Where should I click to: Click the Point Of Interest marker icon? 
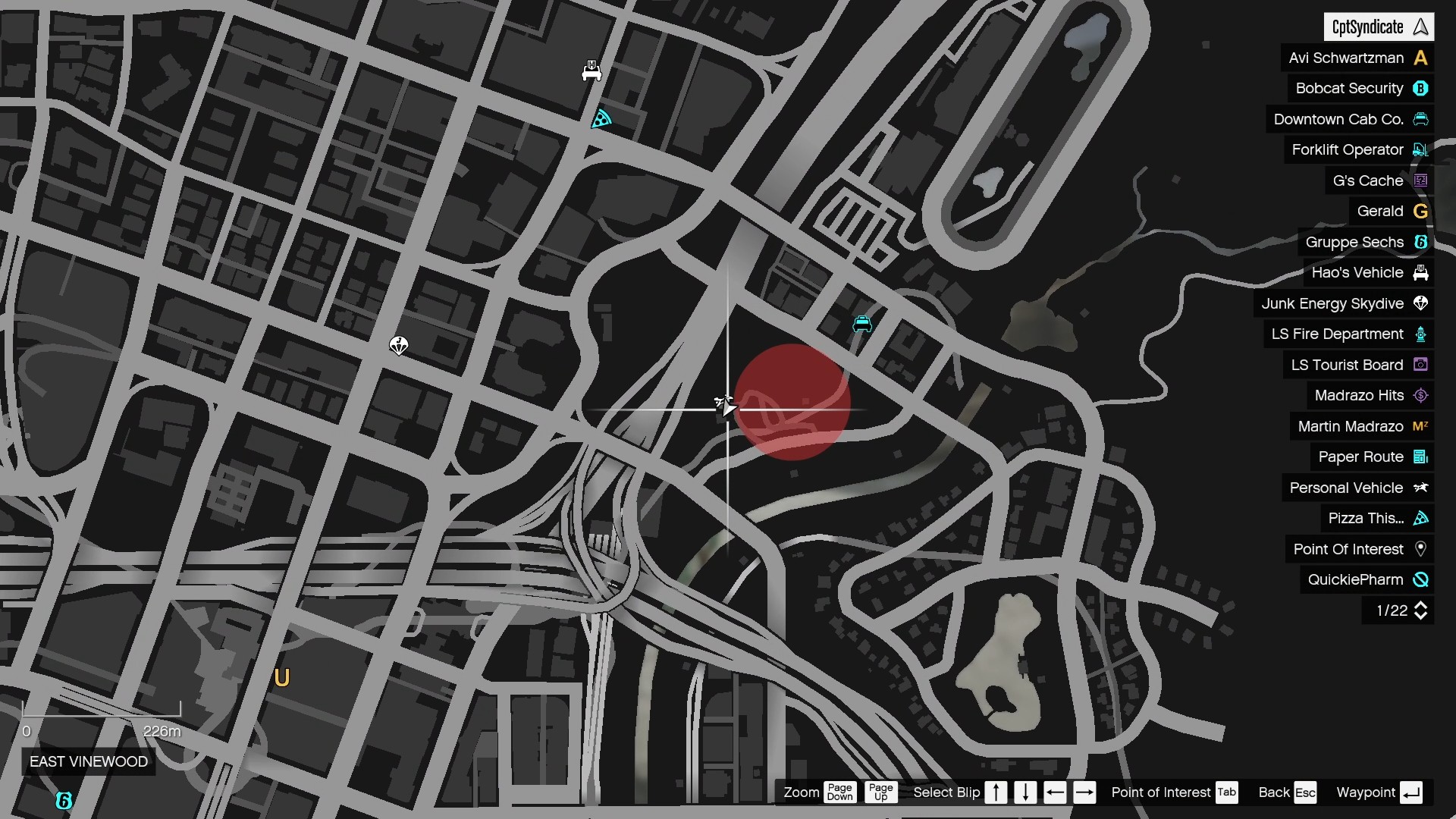coord(1421,549)
